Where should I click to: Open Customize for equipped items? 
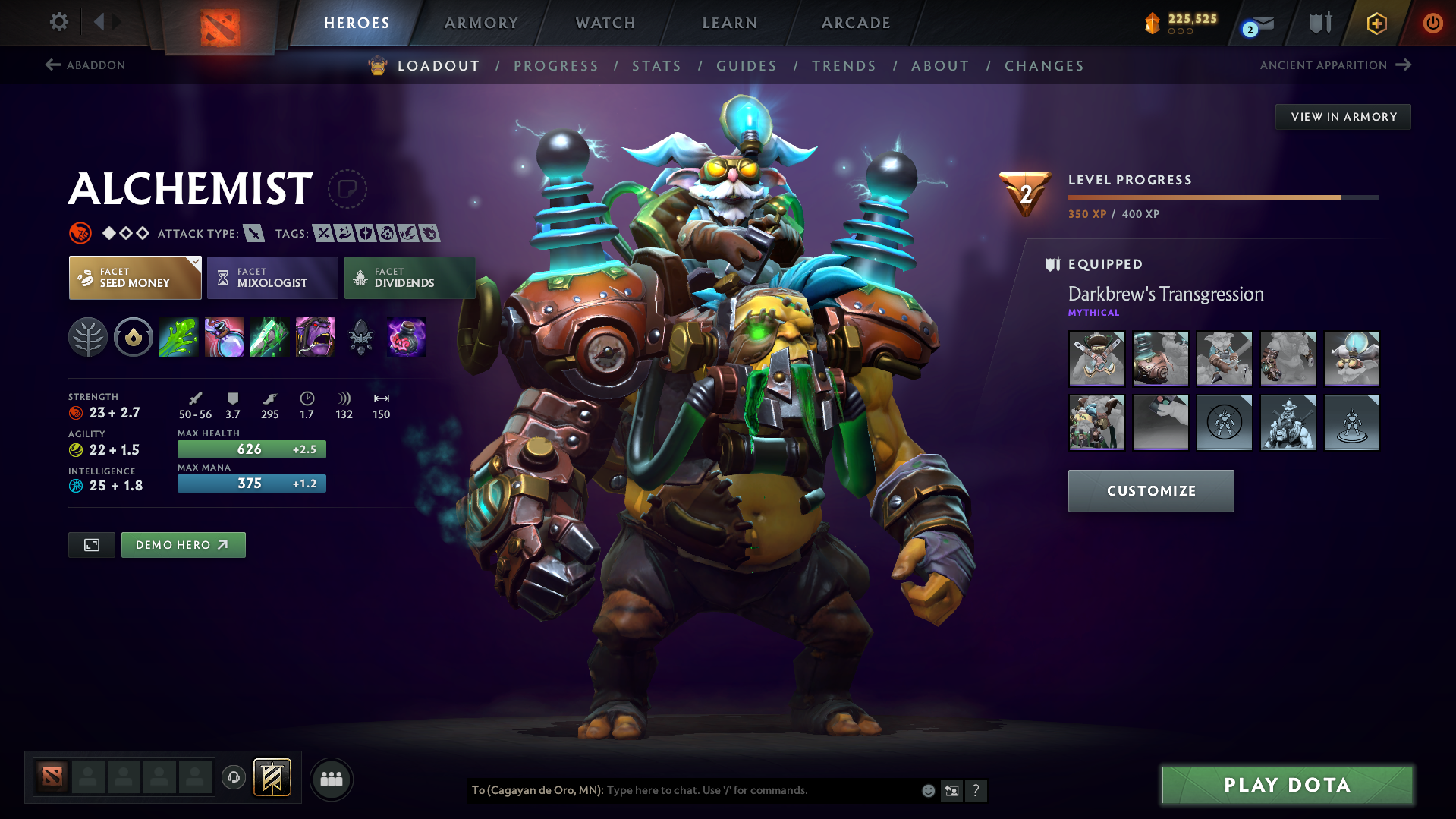click(1151, 491)
